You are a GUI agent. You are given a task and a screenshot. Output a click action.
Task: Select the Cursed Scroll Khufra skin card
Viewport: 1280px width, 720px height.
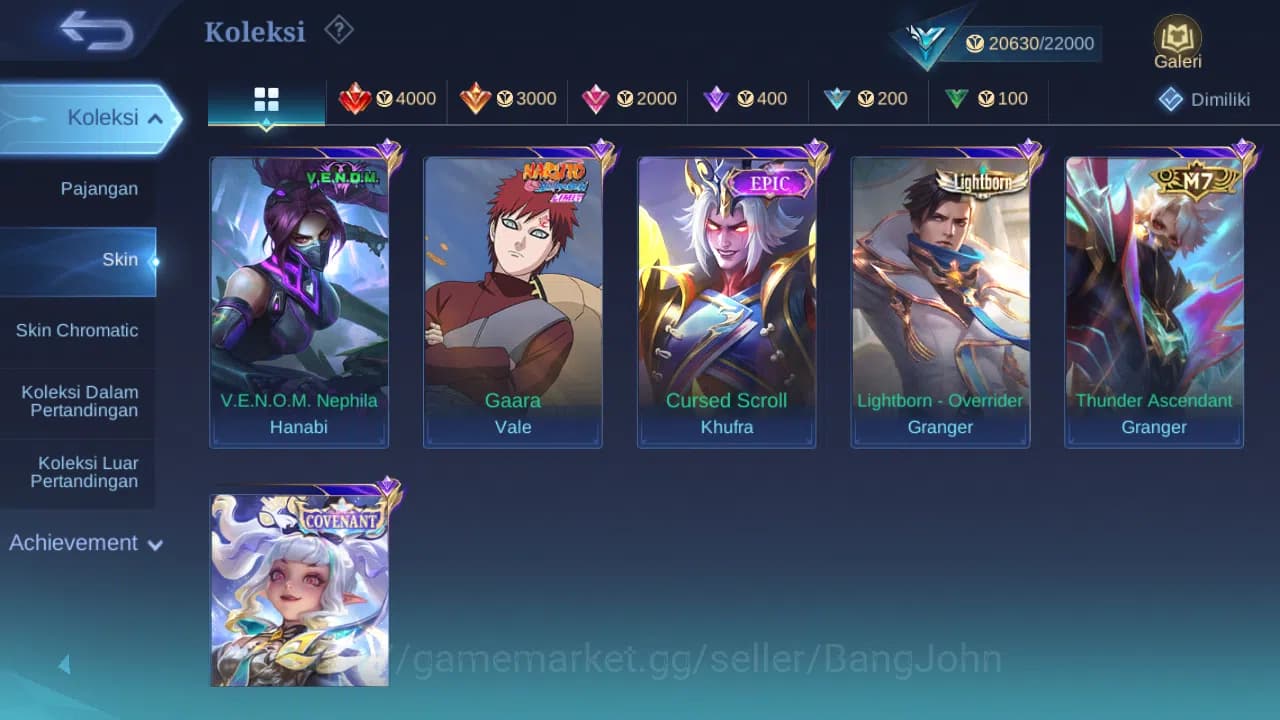[x=726, y=300]
